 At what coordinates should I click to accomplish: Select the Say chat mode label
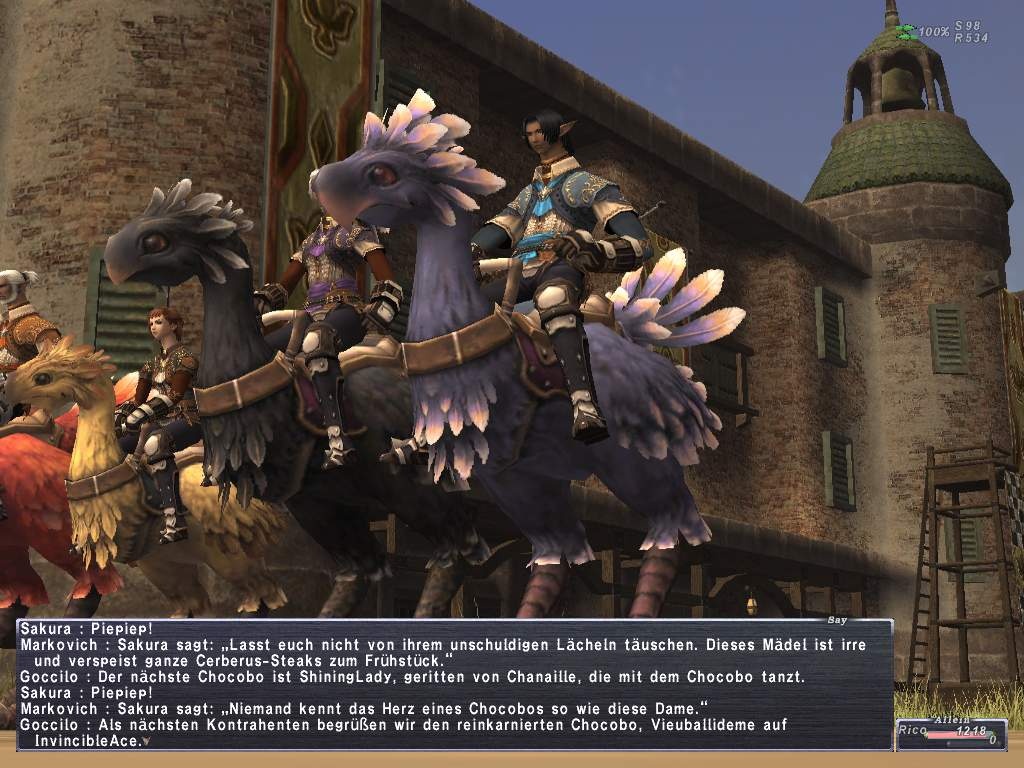838,620
